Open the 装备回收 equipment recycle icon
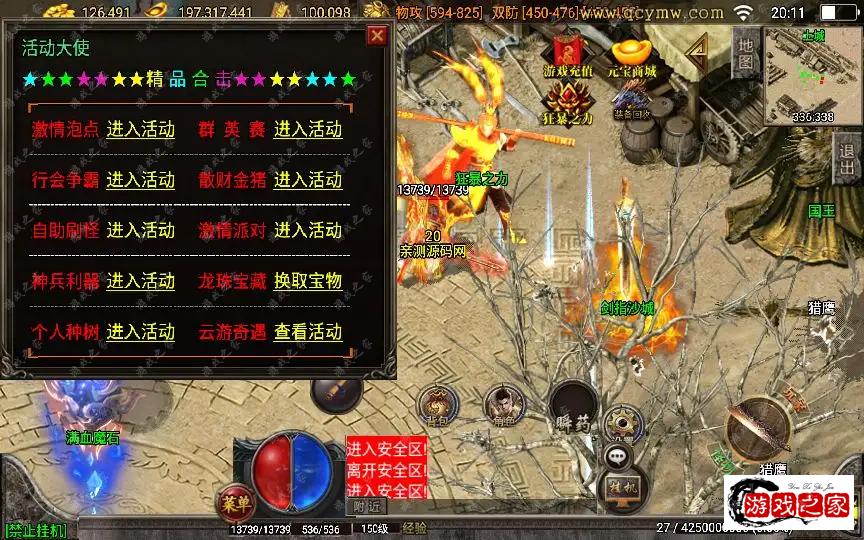864x540 pixels. pyautogui.click(x=631, y=100)
